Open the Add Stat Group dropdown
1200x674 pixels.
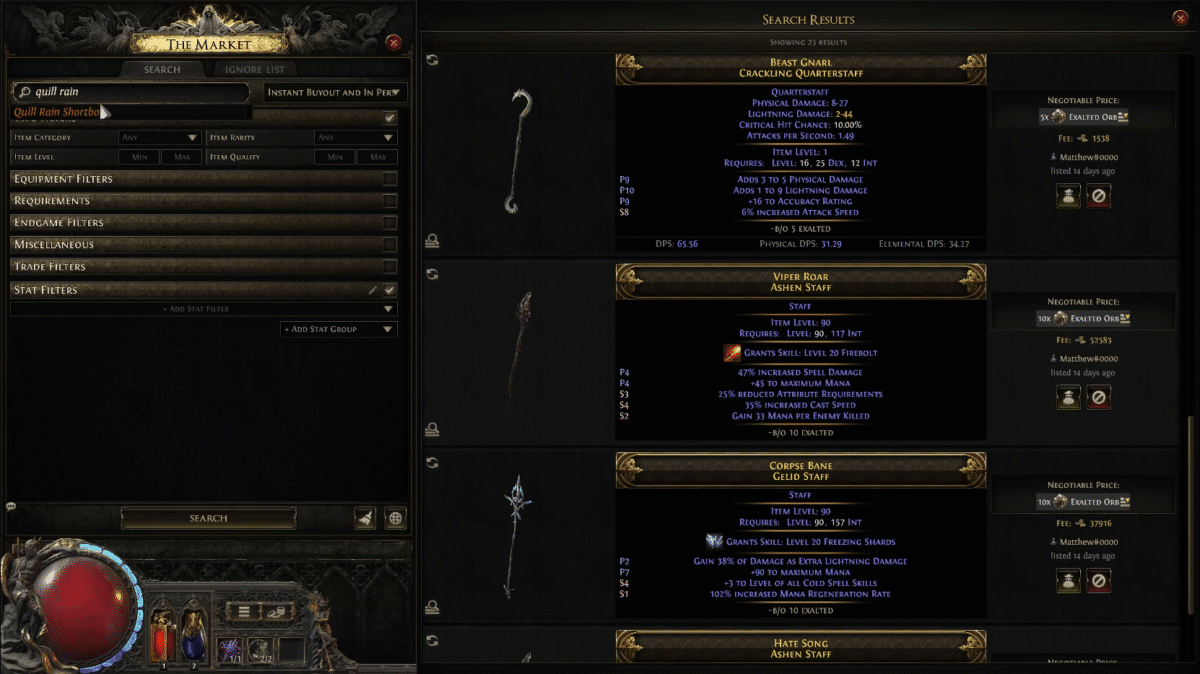coord(339,329)
